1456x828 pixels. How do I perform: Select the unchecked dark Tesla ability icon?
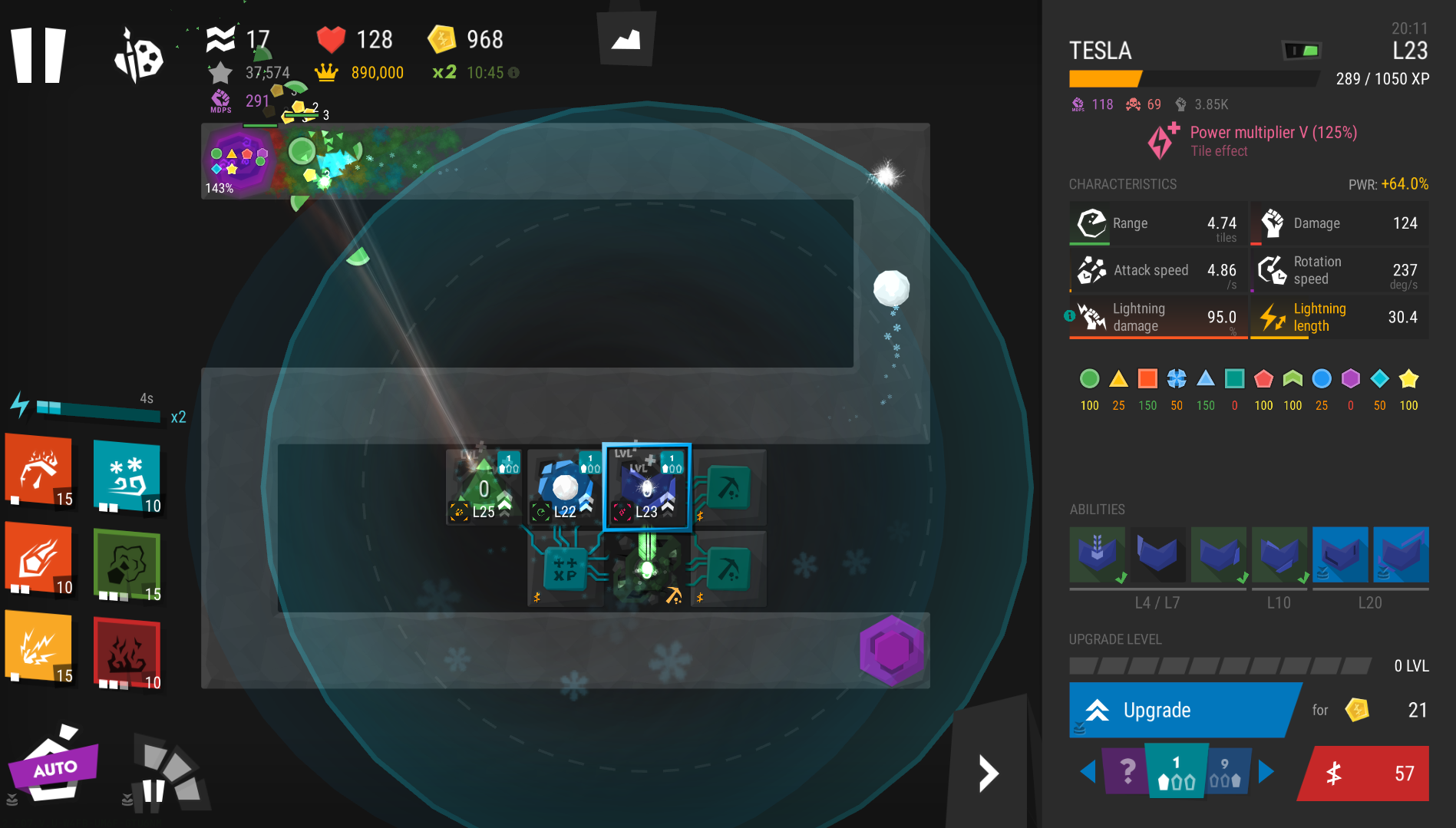1157,554
